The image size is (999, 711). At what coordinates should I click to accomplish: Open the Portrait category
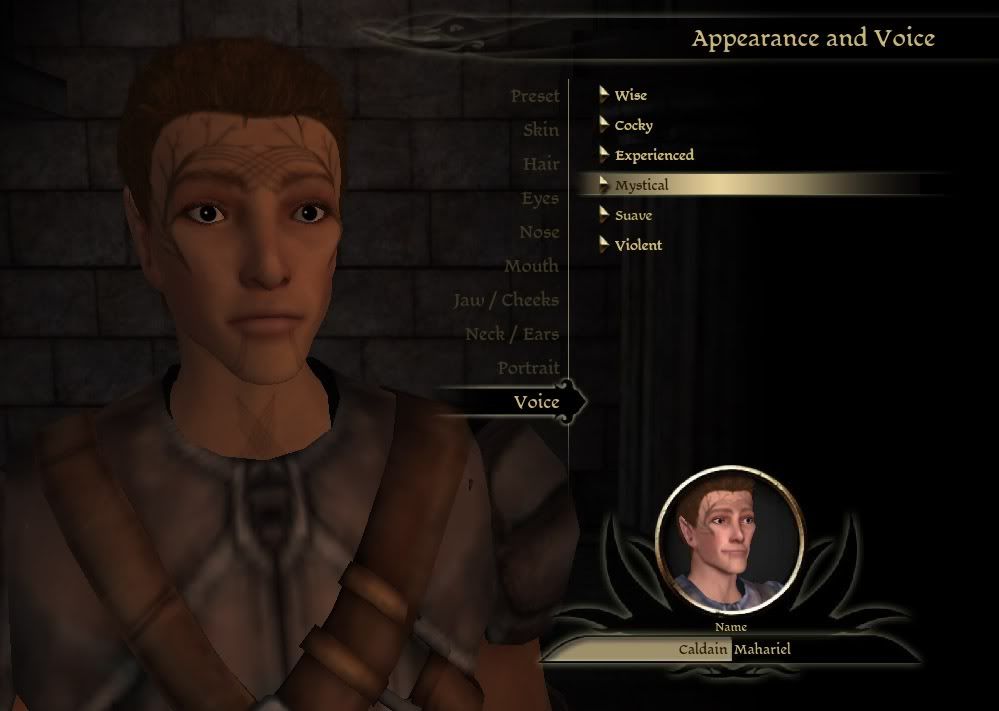tap(529, 369)
